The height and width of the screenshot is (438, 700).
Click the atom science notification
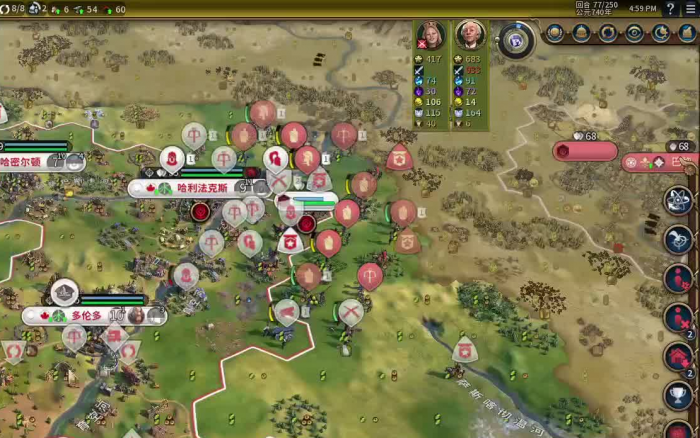pos(679,200)
